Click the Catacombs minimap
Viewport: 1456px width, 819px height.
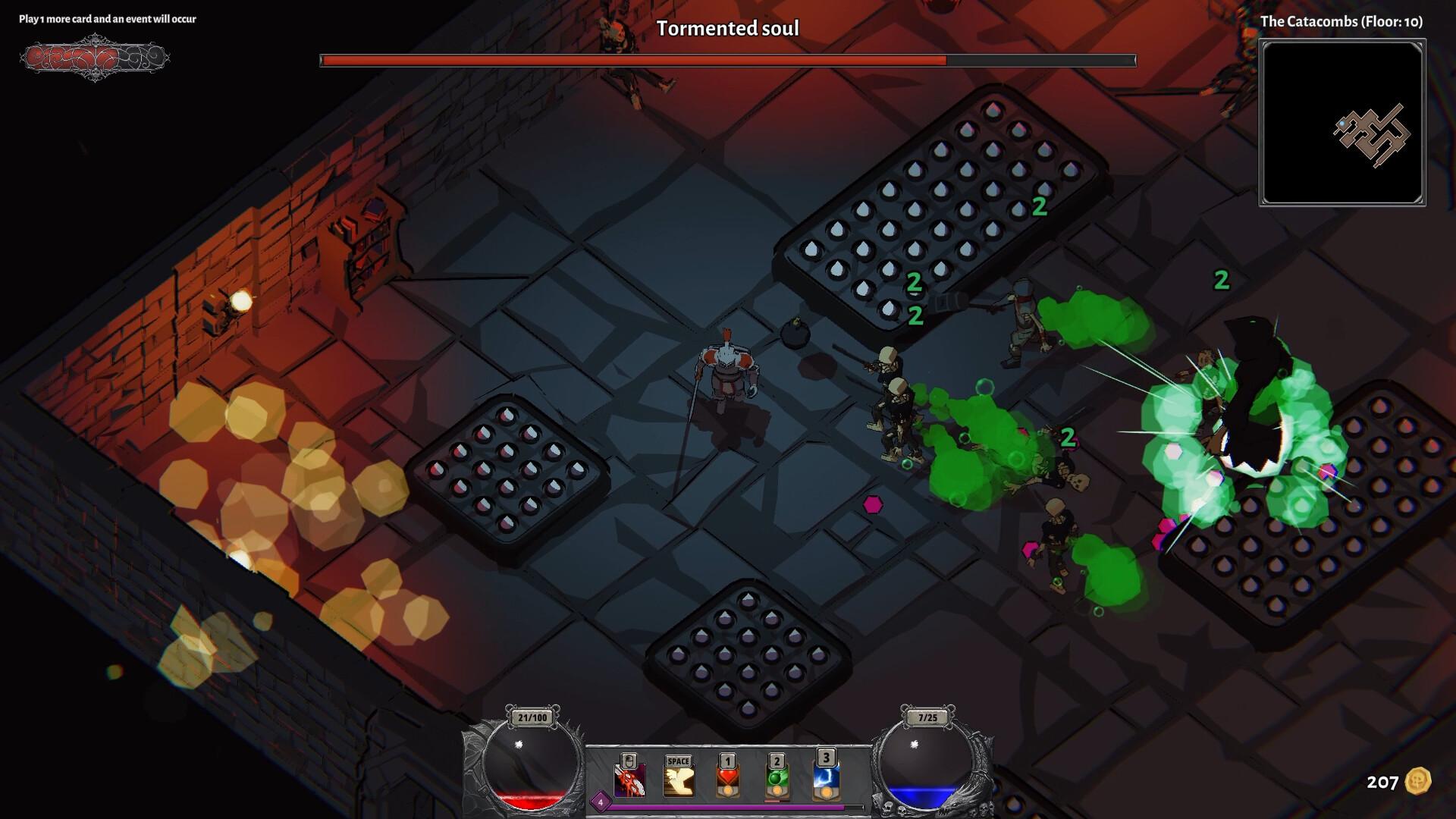tap(1342, 123)
